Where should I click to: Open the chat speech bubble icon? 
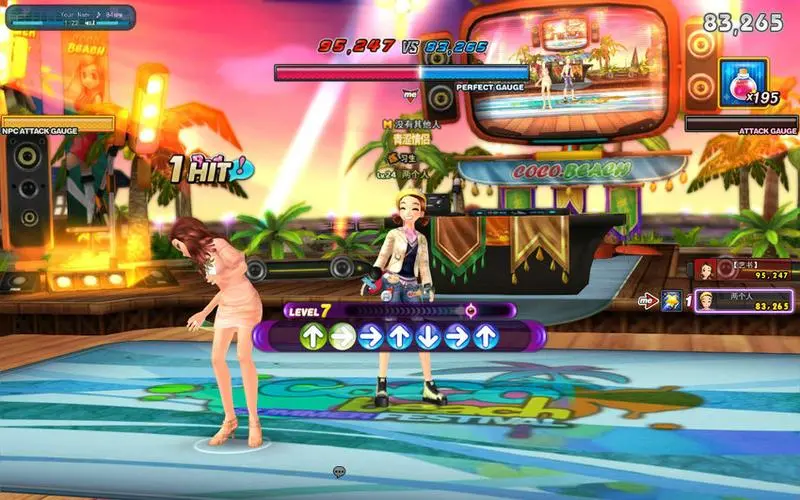340,472
